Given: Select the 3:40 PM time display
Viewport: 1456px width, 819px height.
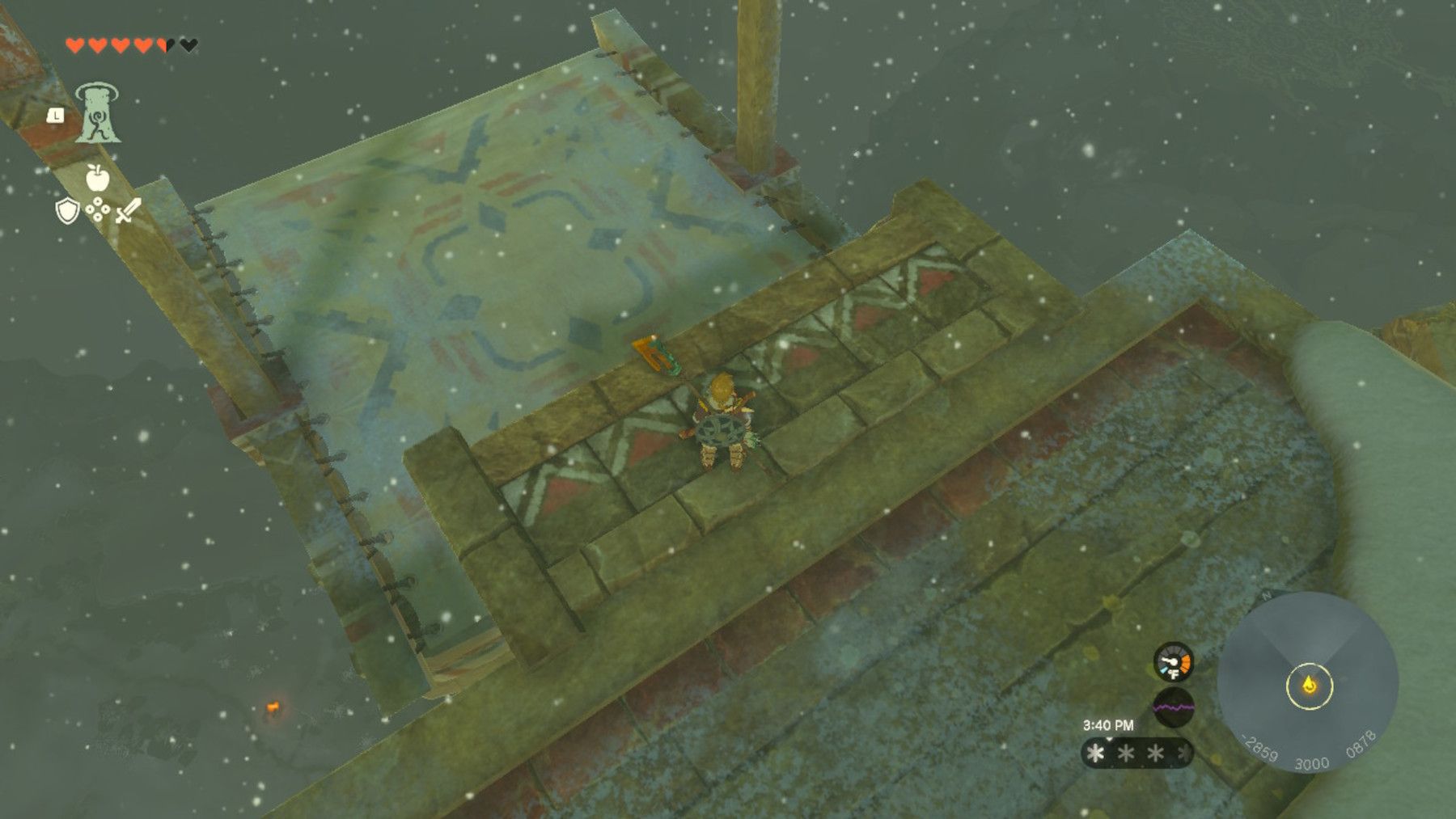Looking at the screenshot, I should click(1108, 724).
